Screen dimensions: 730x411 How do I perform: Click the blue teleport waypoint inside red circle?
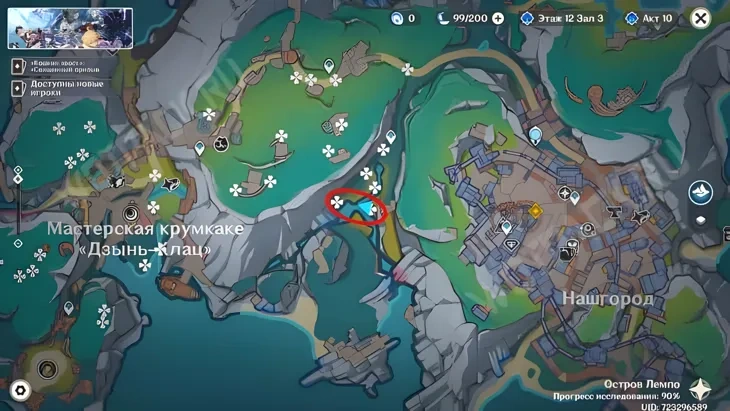(x=368, y=209)
